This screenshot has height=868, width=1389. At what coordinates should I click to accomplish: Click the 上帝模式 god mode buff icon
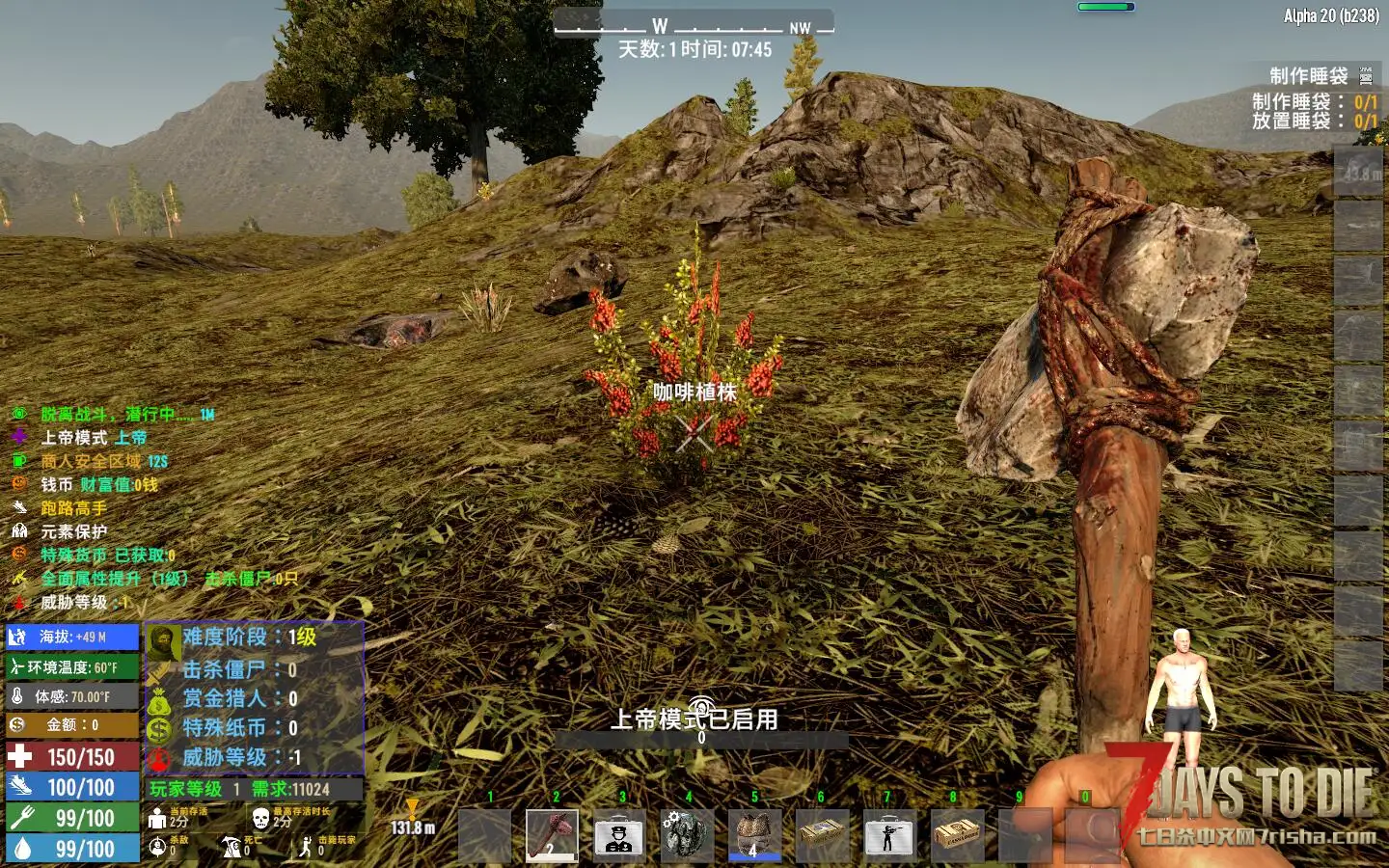coord(19,437)
